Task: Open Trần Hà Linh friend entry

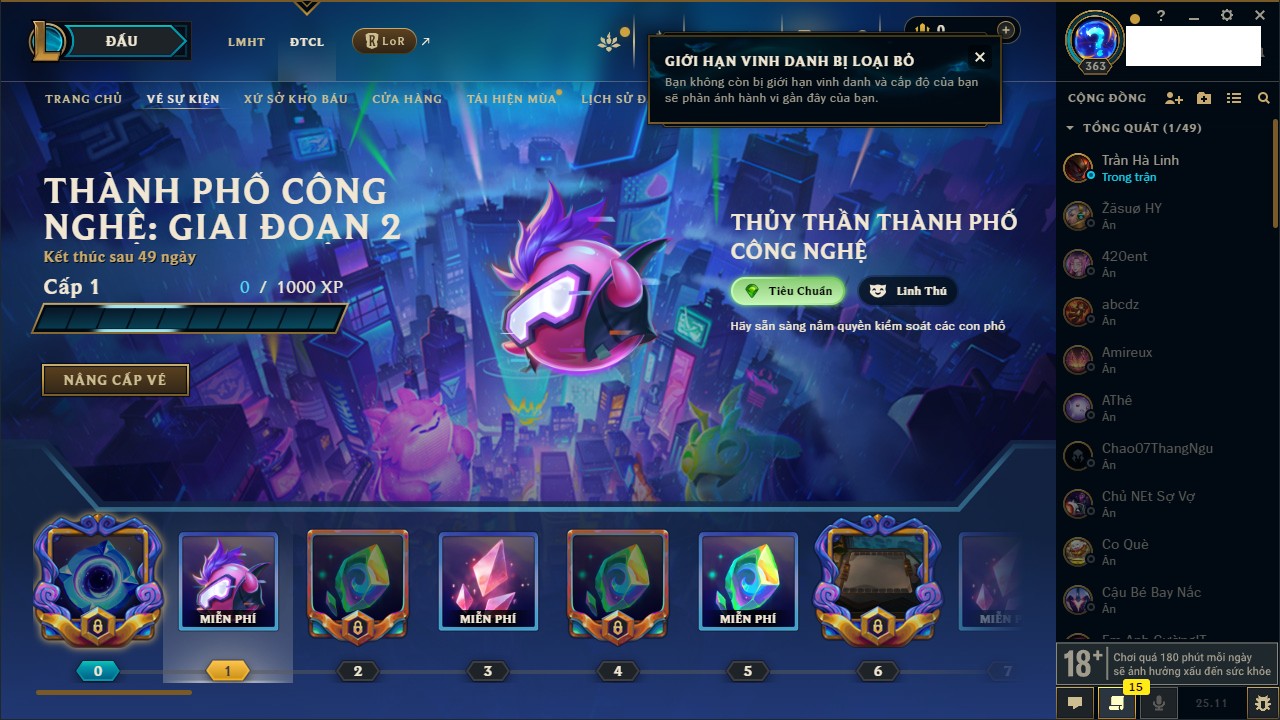Action: coord(1140,167)
